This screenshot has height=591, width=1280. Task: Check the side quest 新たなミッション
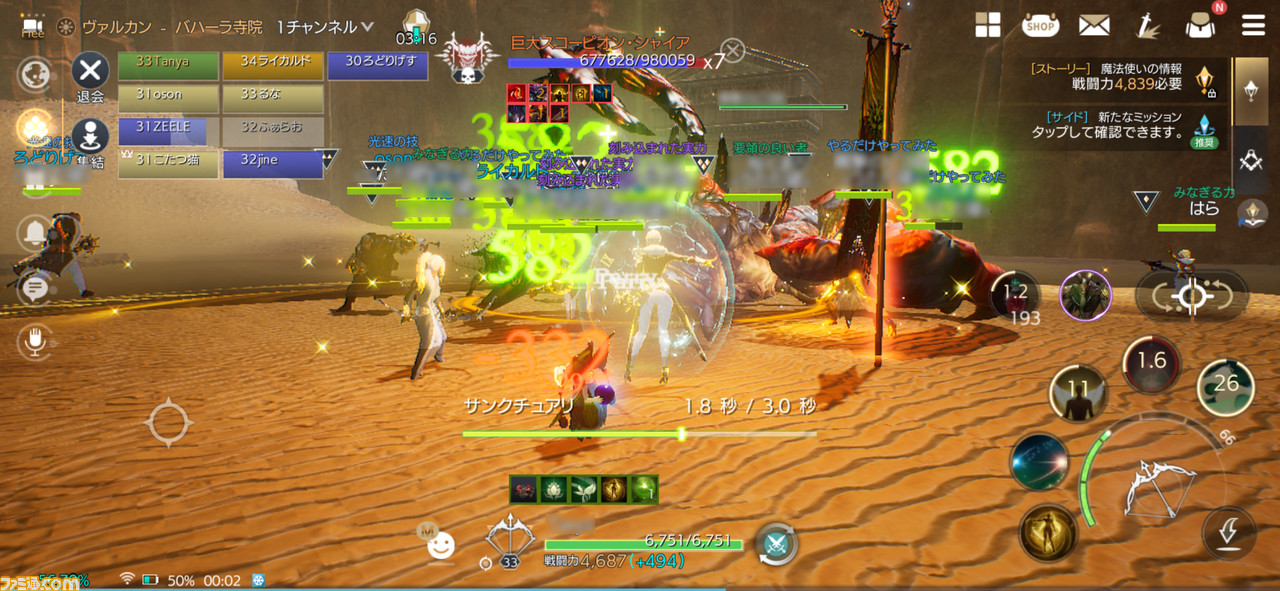coord(1112,124)
